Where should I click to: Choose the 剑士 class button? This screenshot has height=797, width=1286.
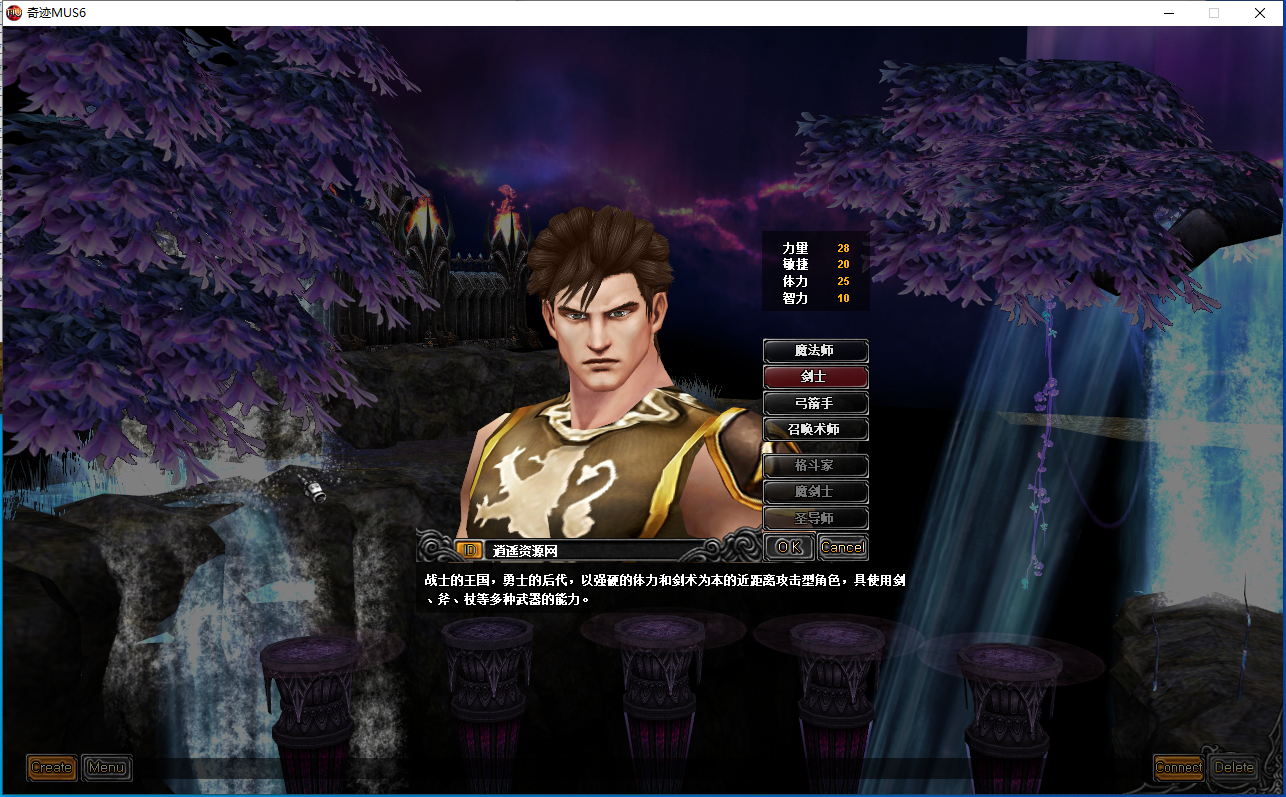815,377
